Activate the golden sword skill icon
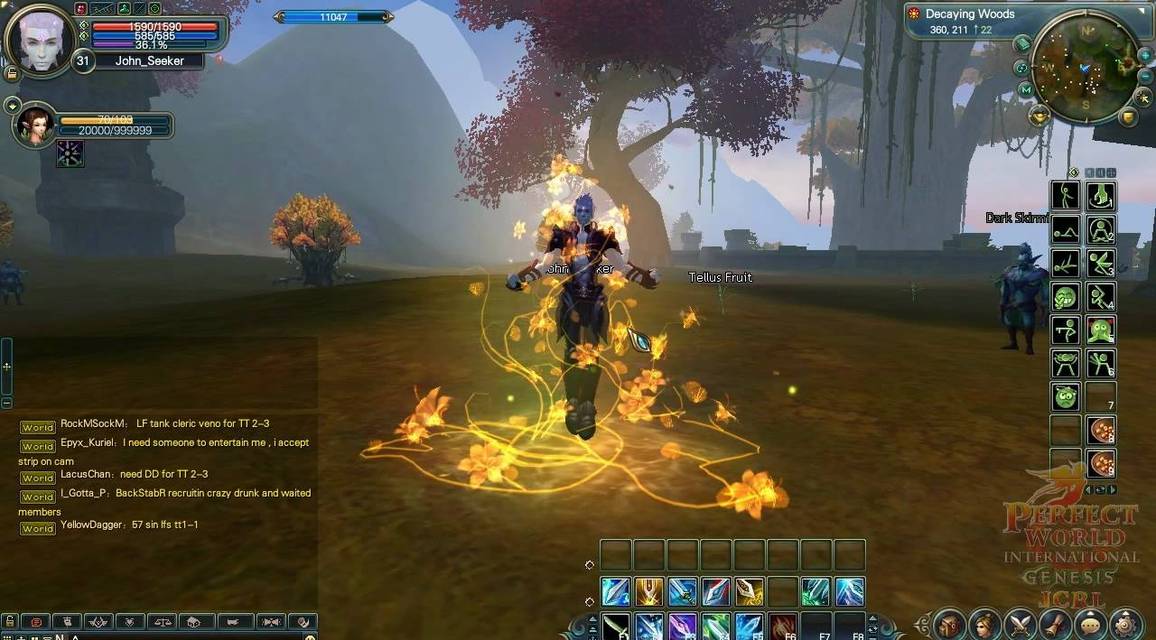Viewport: 1156px width, 640px height. click(x=649, y=592)
